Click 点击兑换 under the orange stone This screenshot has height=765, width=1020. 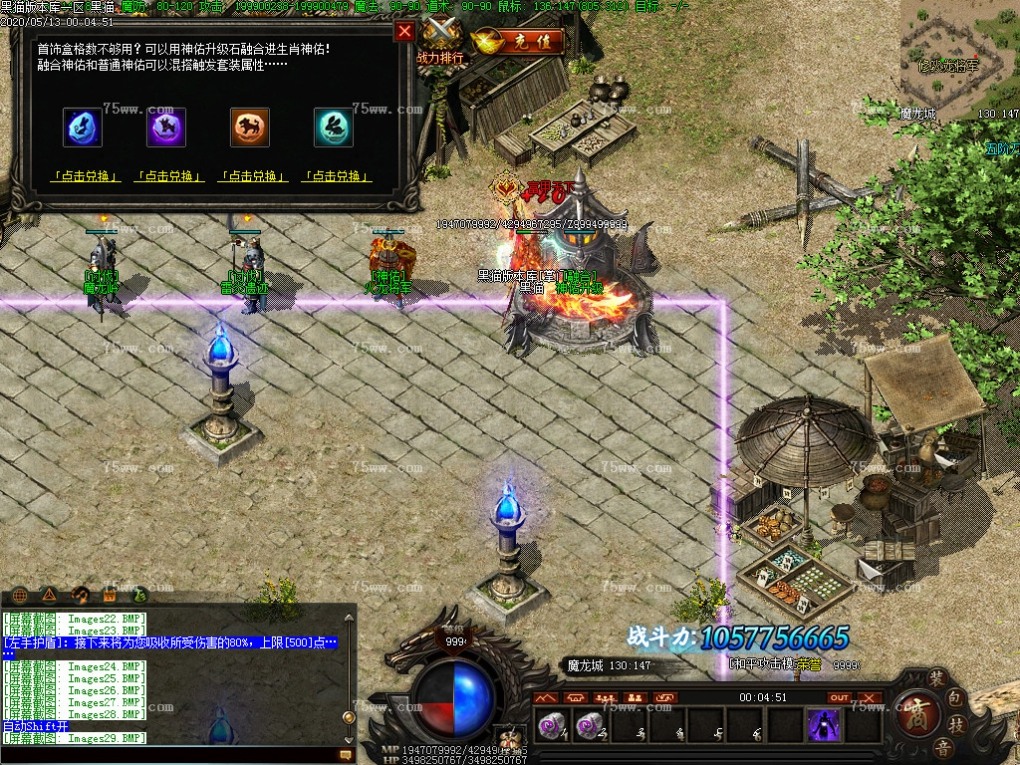click(253, 177)
